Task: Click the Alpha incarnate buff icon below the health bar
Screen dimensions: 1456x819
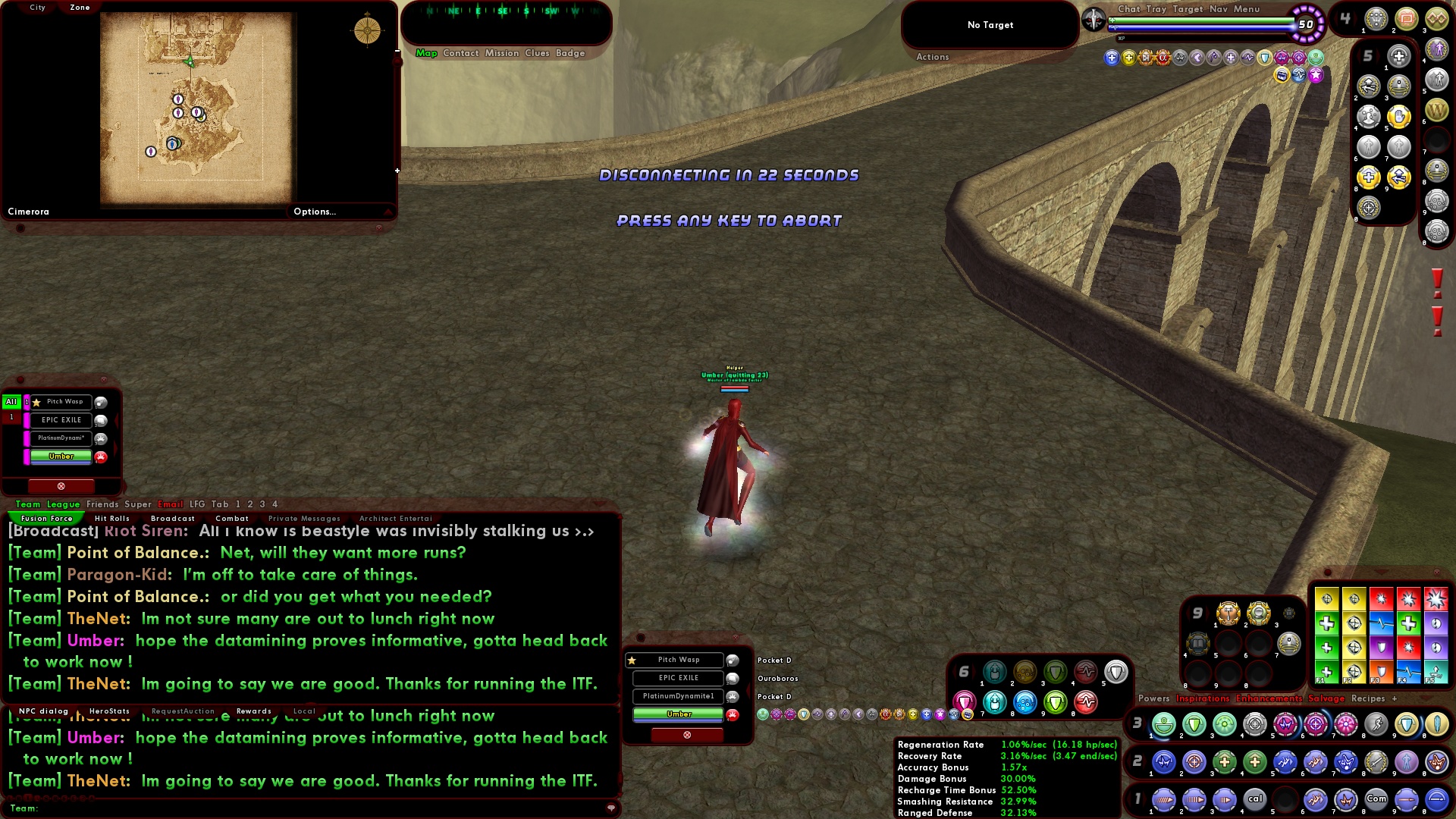Action: 1163,58
